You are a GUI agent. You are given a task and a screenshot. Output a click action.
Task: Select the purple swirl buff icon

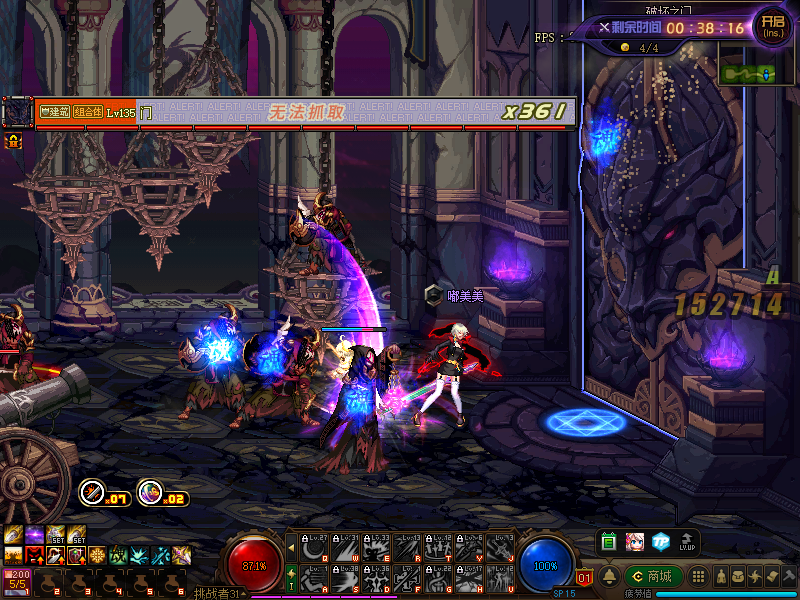(x=34, y=534)
